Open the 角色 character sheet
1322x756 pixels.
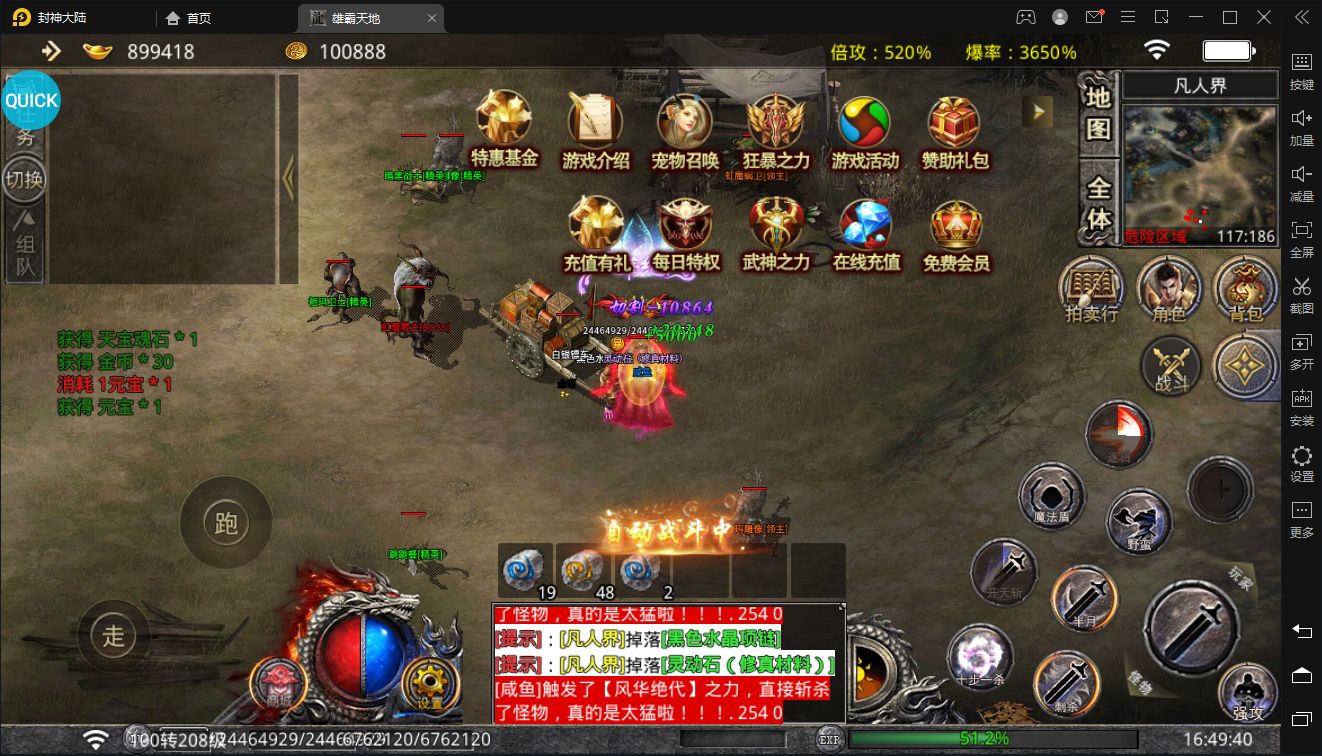point(1168,288)
